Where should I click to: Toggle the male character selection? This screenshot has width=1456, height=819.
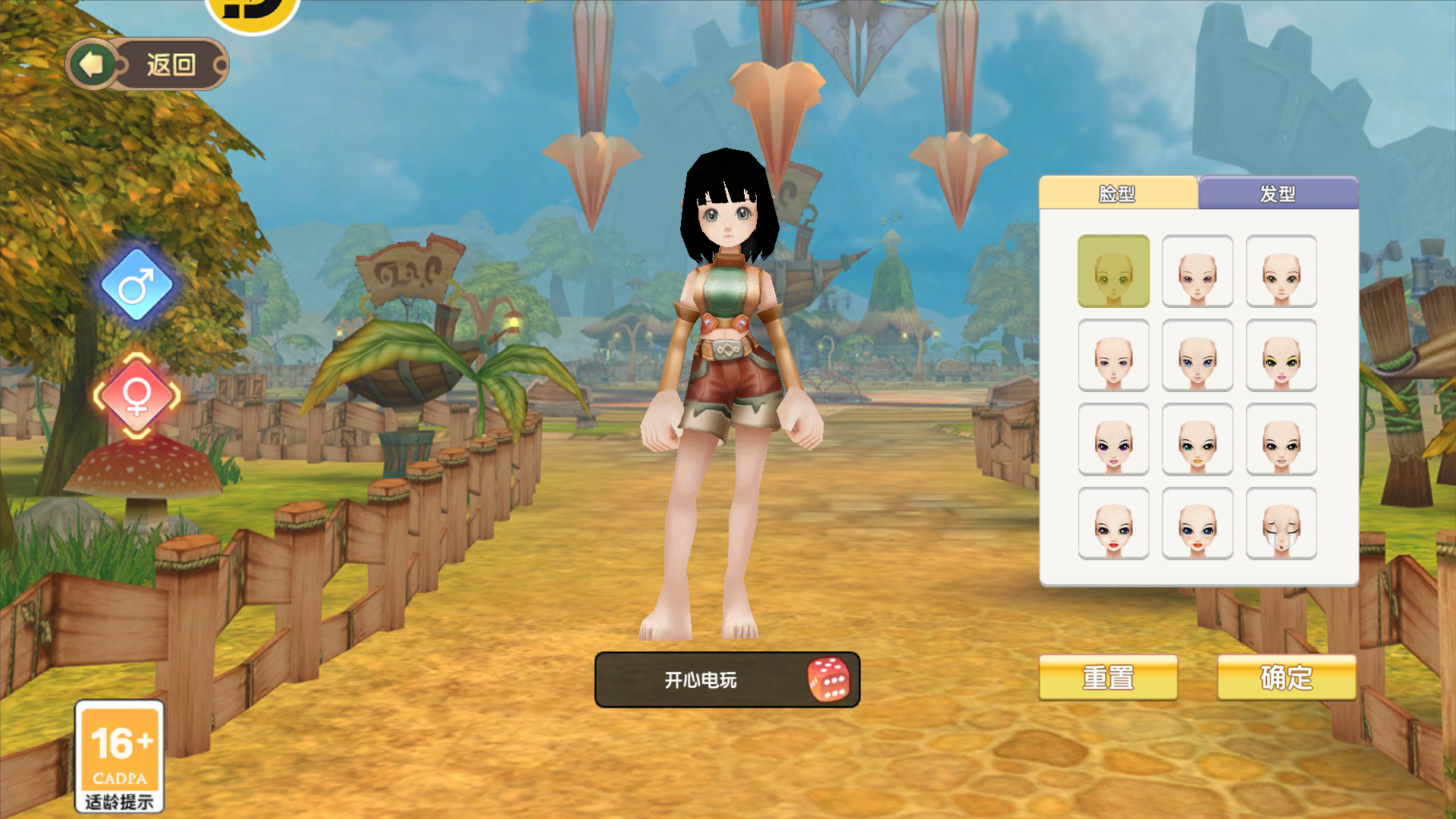pos(135,284)
